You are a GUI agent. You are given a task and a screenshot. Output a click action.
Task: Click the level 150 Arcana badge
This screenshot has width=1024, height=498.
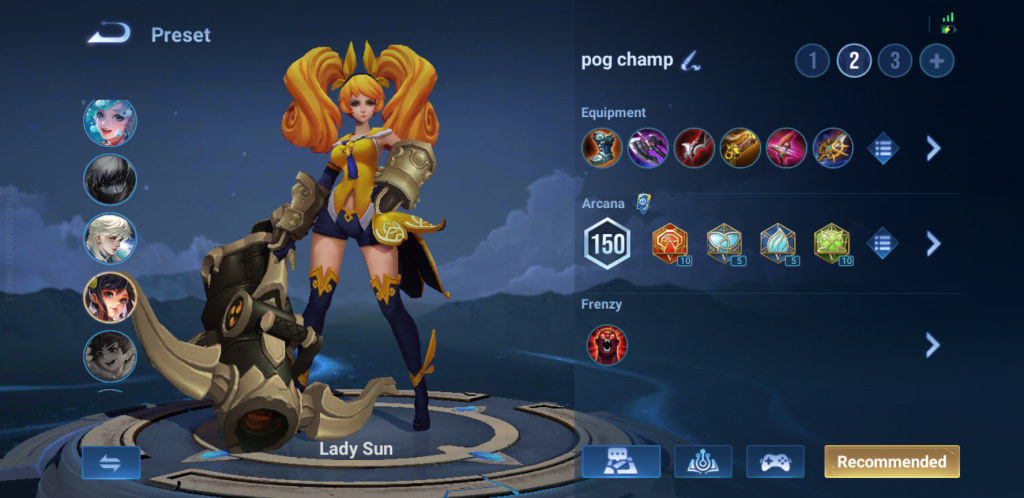point(606,243)
